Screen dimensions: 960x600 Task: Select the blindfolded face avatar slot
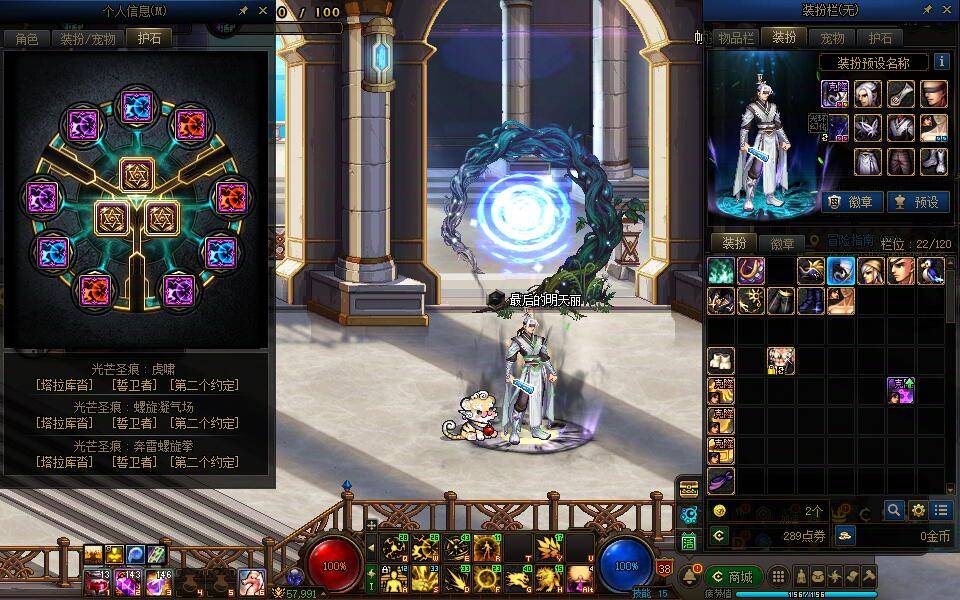[x=933, y=94]
